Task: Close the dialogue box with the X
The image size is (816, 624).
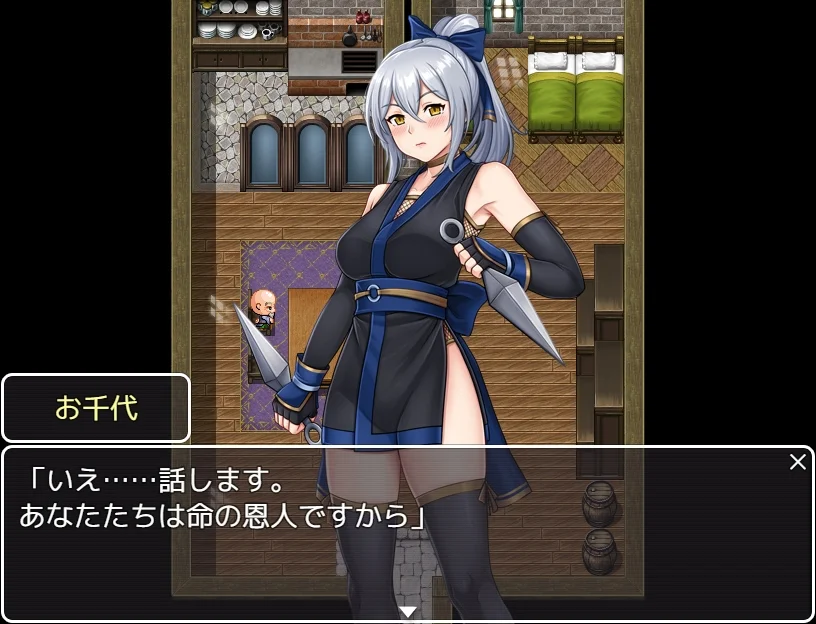Action: coord(797,462)
